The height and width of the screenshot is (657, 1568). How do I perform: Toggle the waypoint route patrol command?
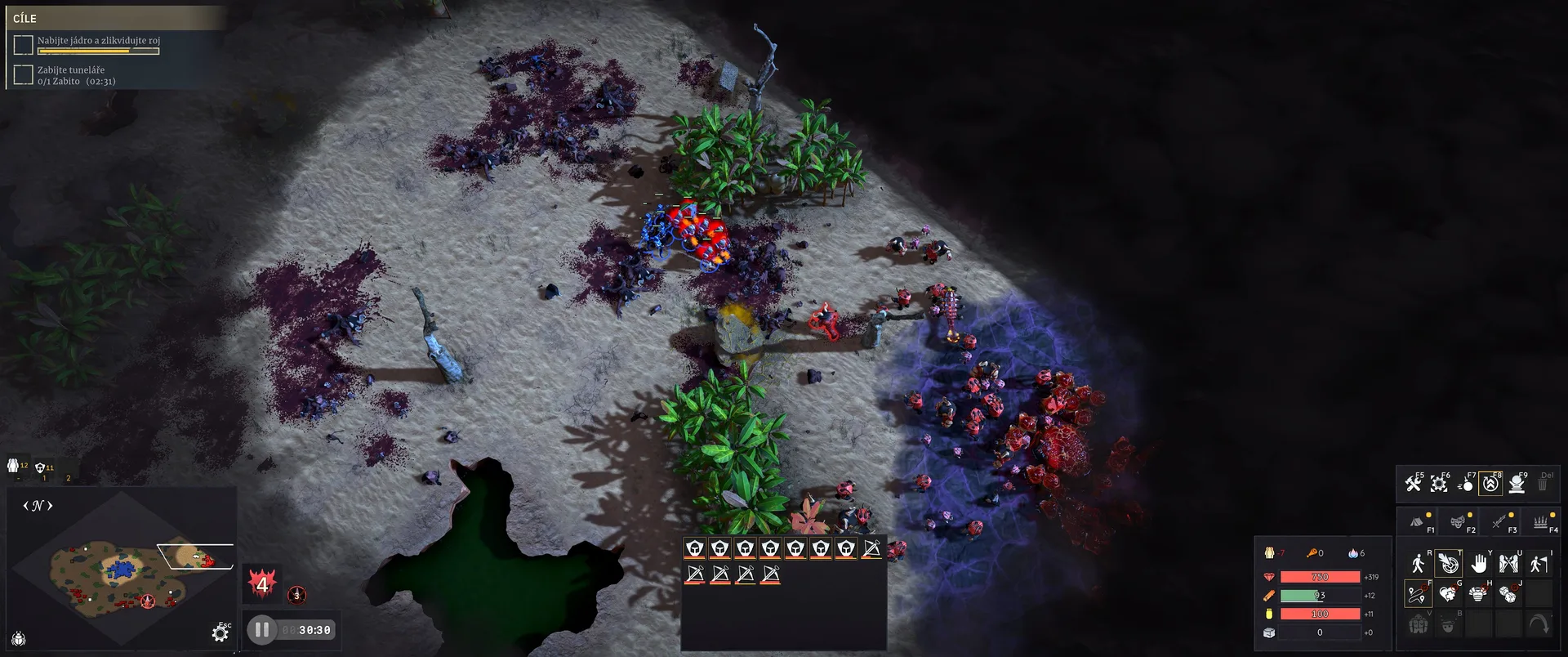(x=1418, y=594)
